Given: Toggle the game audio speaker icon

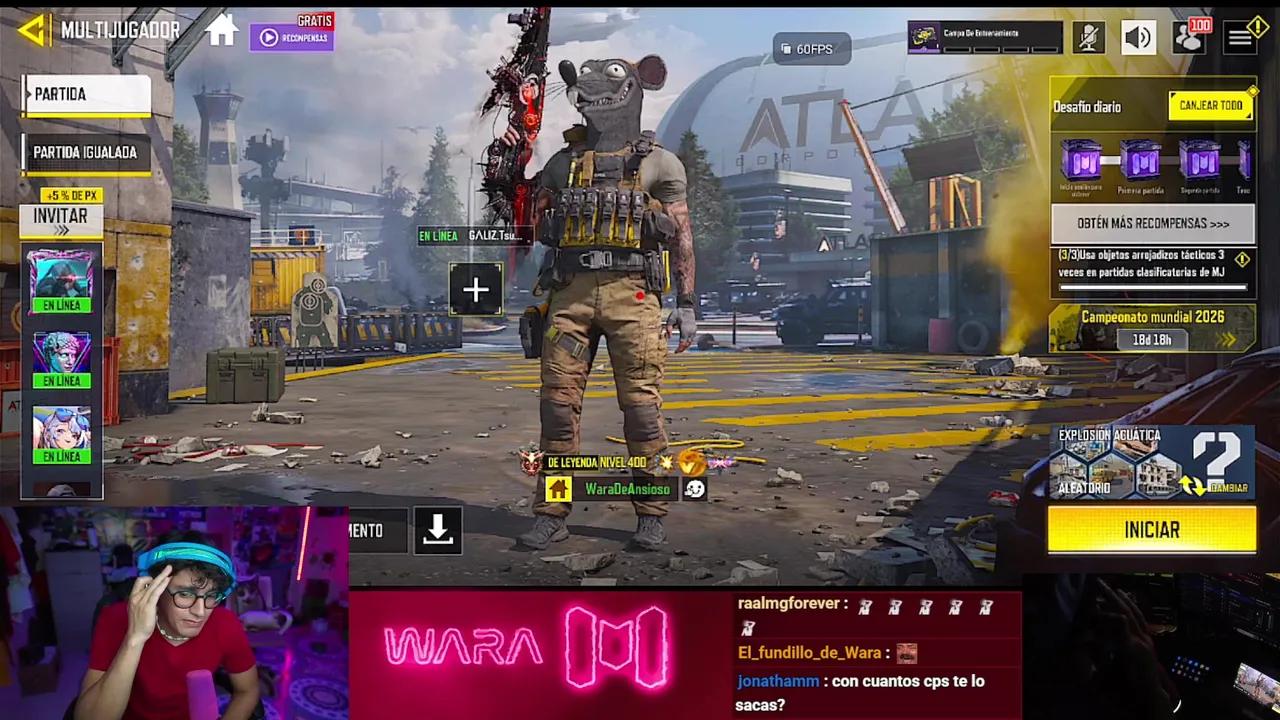Looking at the screenshot, I should [1139, 37].
